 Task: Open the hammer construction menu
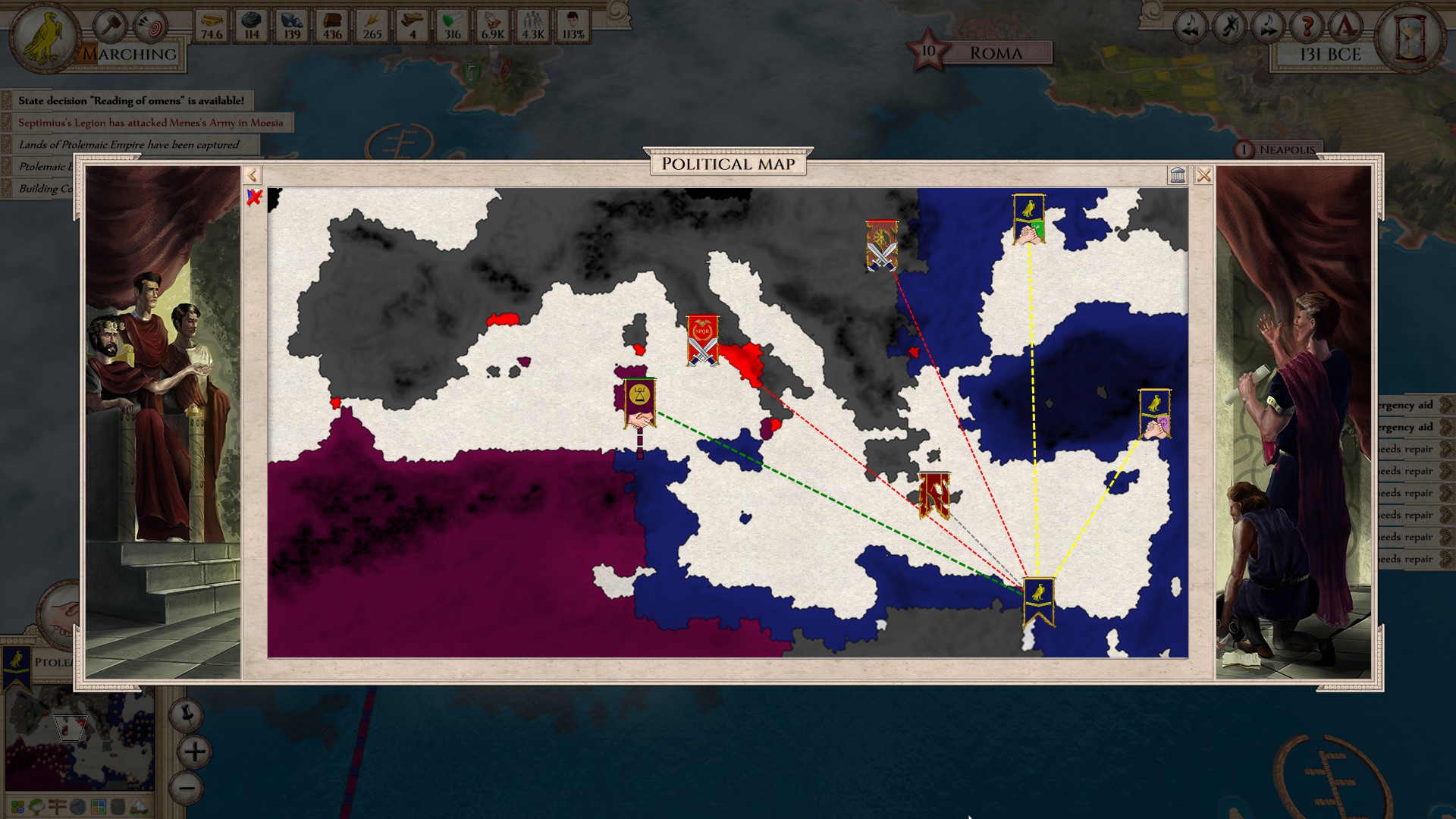109,27
